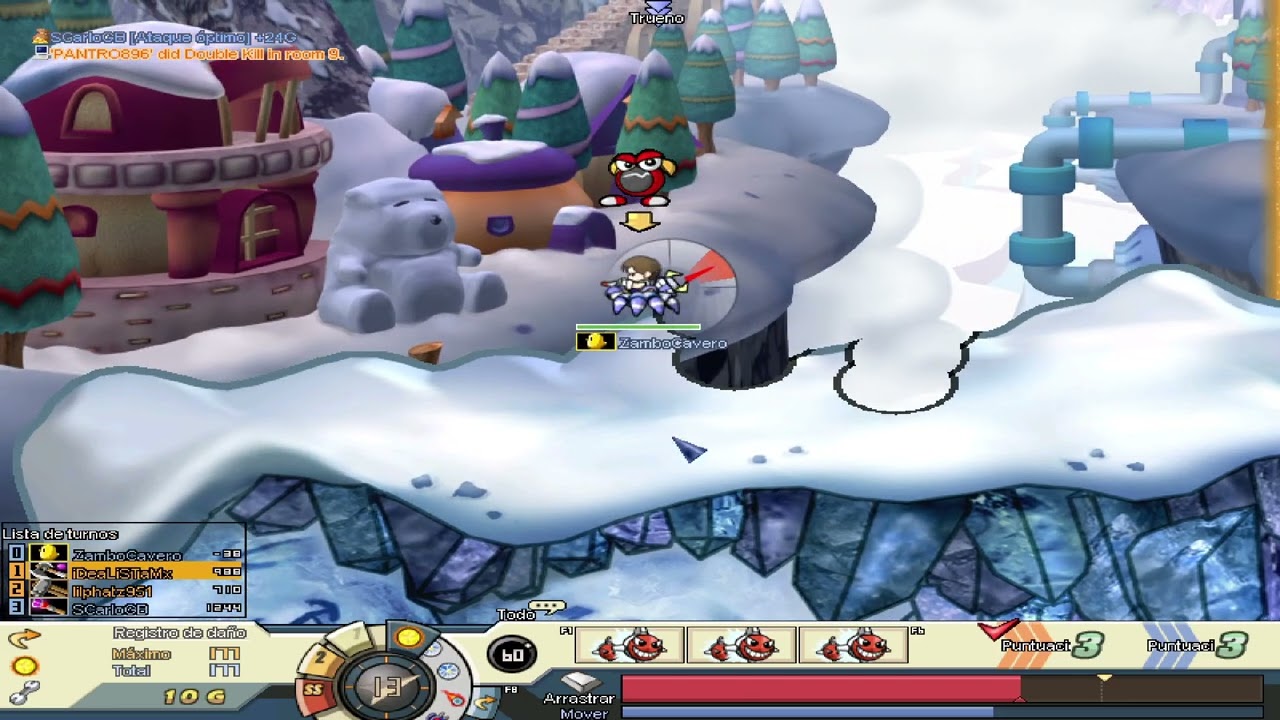Open the Todo chat channel bubble

pyautogui.click(x=546, y=607)
